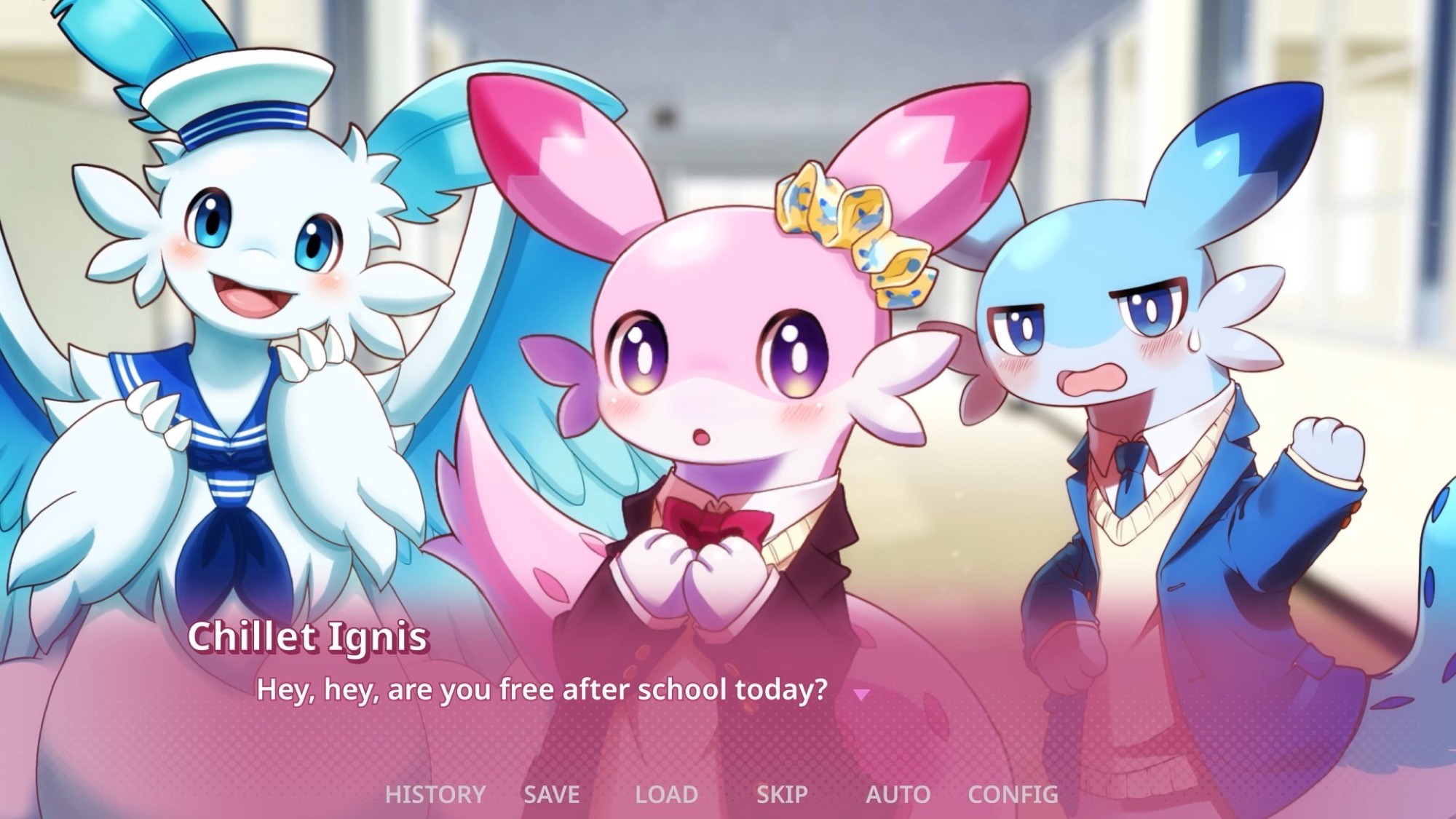Open the LOAD screen

pos(668,794)
